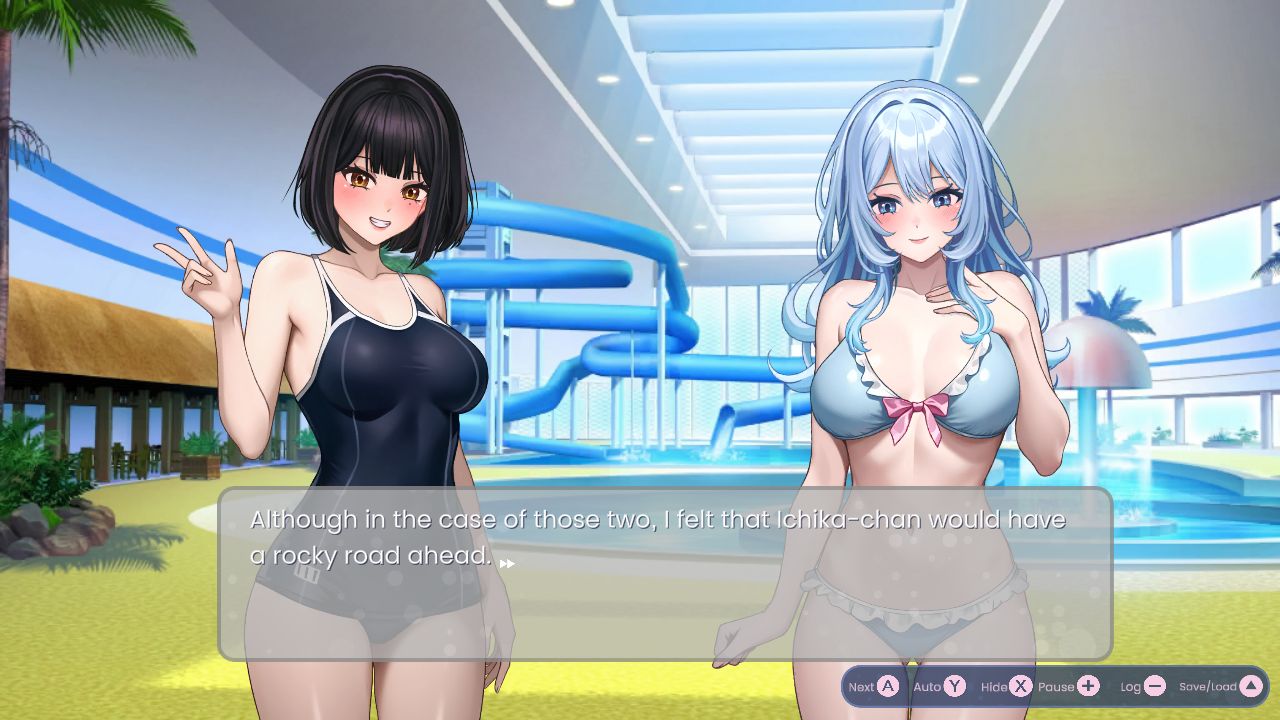
Task: Click the X circle icon beside Hide
Action: tap(1020, 686)
